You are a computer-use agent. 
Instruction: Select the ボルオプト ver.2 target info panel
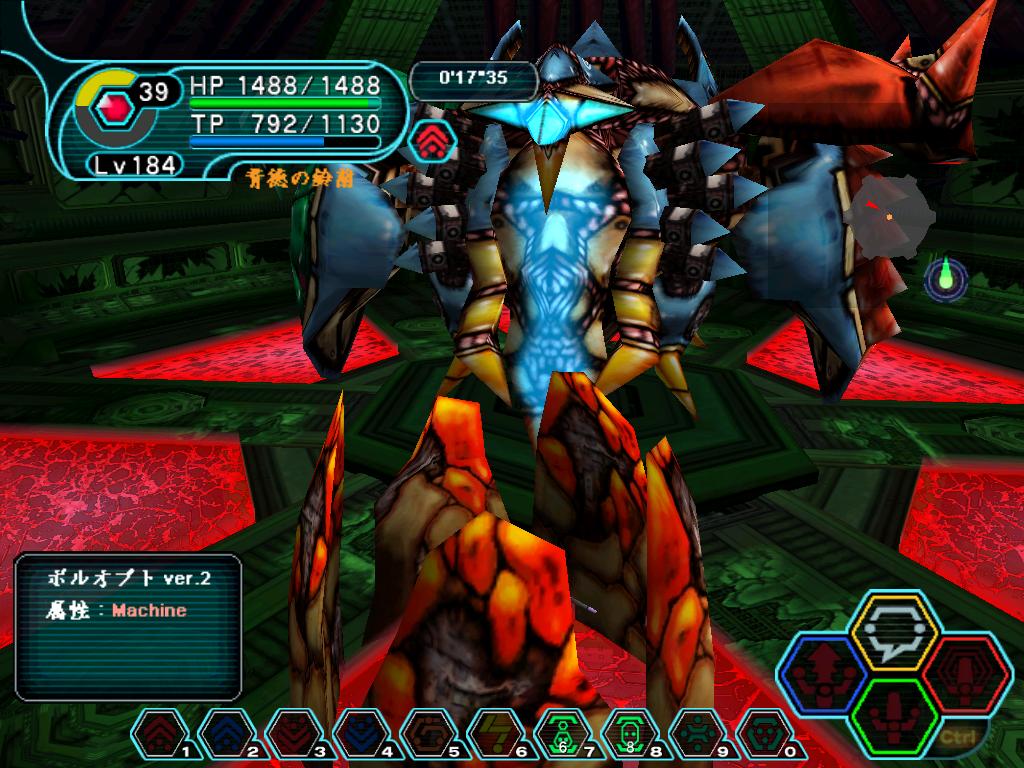click(128, 625)
